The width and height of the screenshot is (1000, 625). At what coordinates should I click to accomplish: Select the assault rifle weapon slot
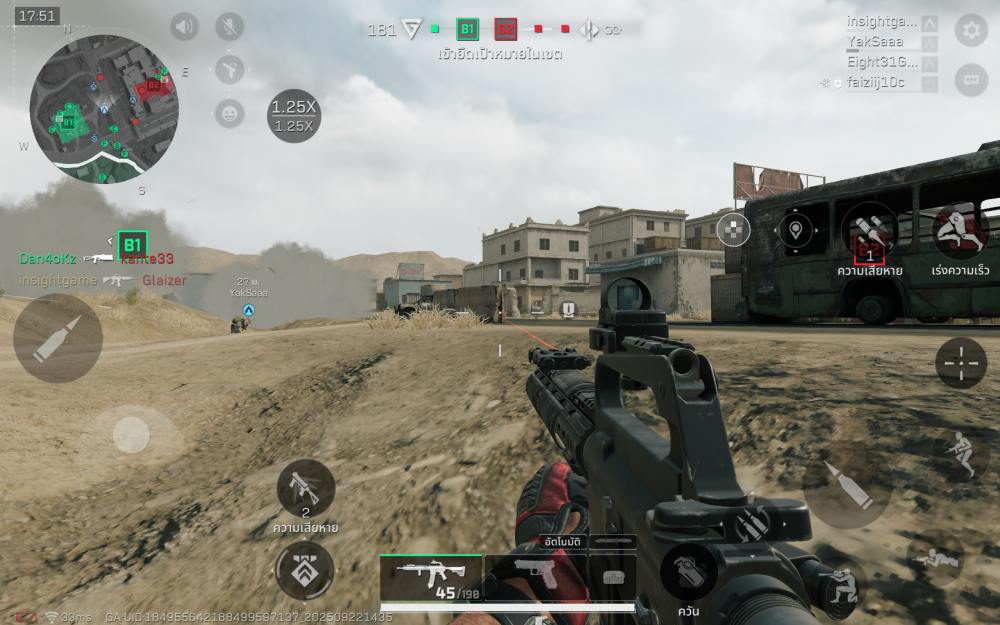click(431, 577)
